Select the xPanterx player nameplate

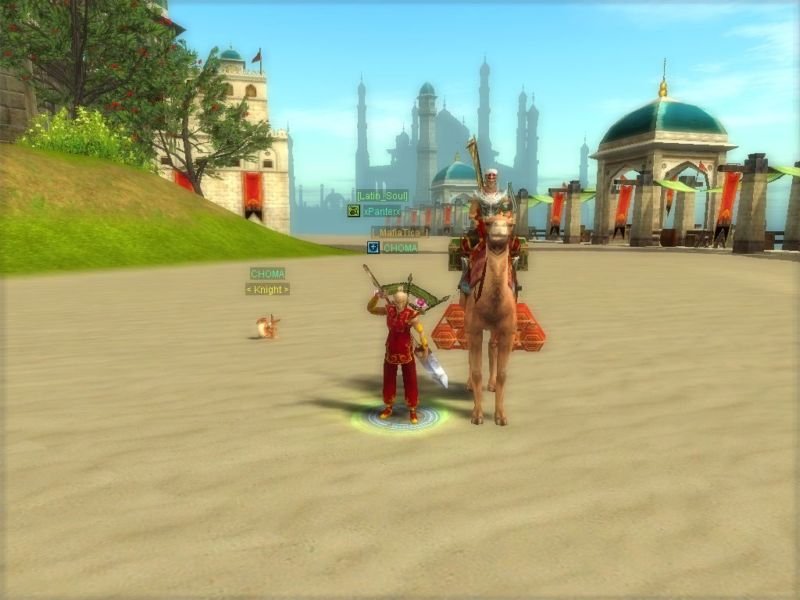tap(381, 211)
